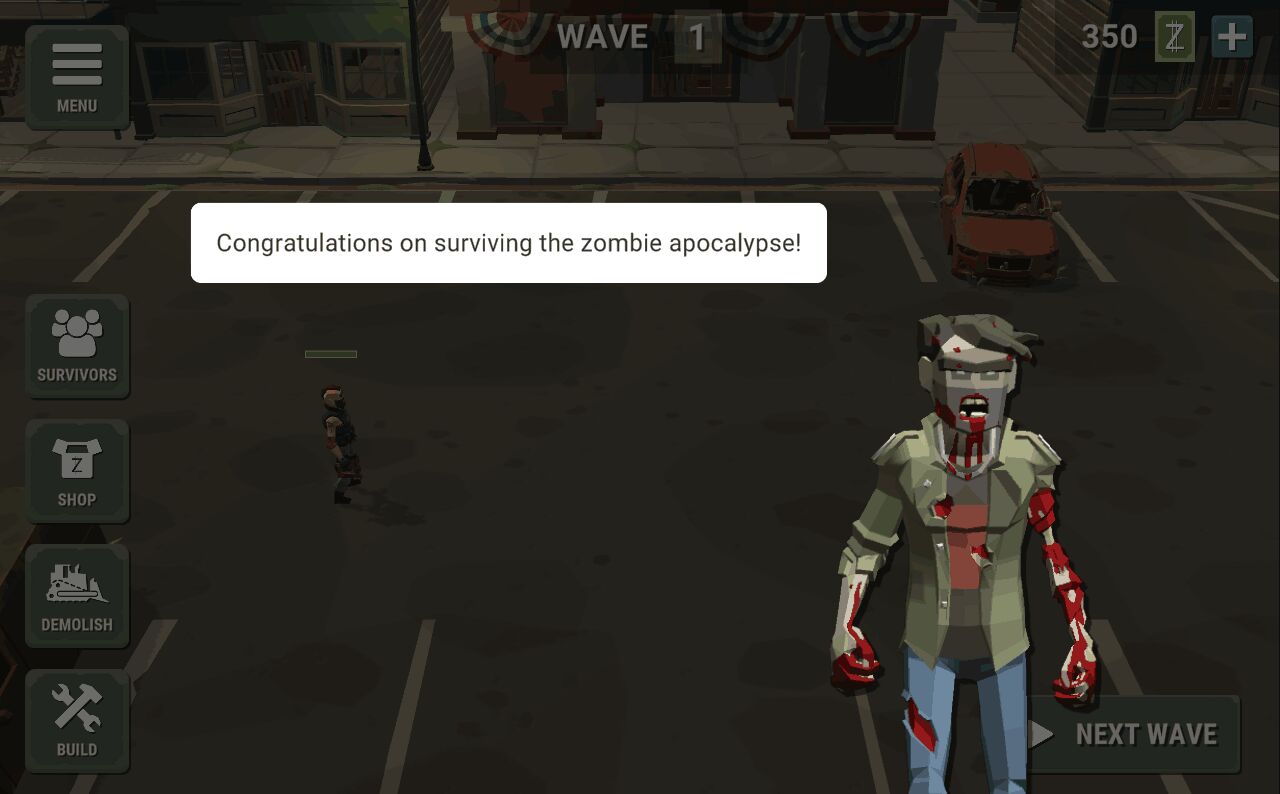Visit the Shop
Image resolution: width=1280 pixels, height=794 pixels.
[x=77, y=471]
